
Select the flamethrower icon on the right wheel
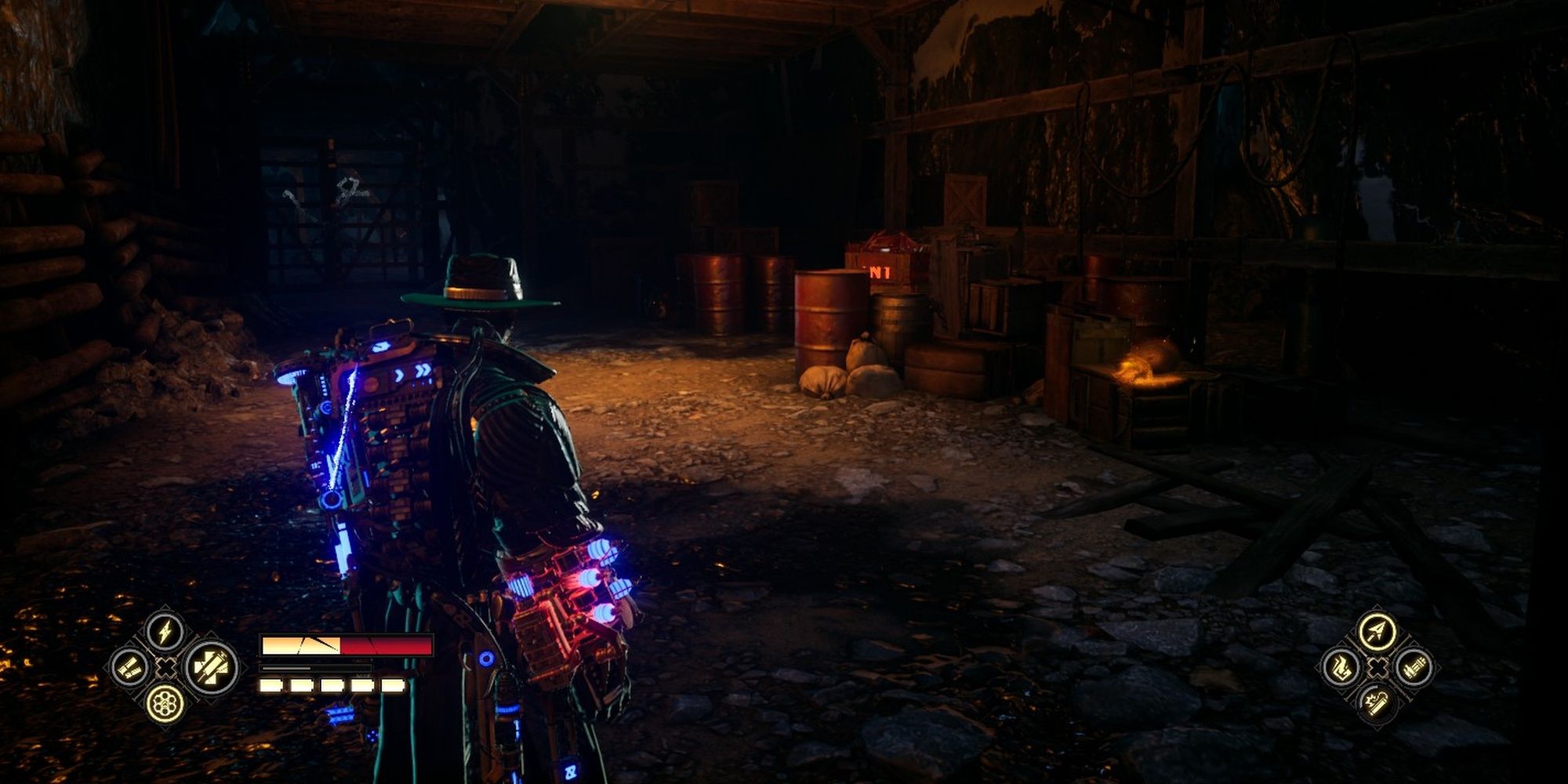point(1342,667)
